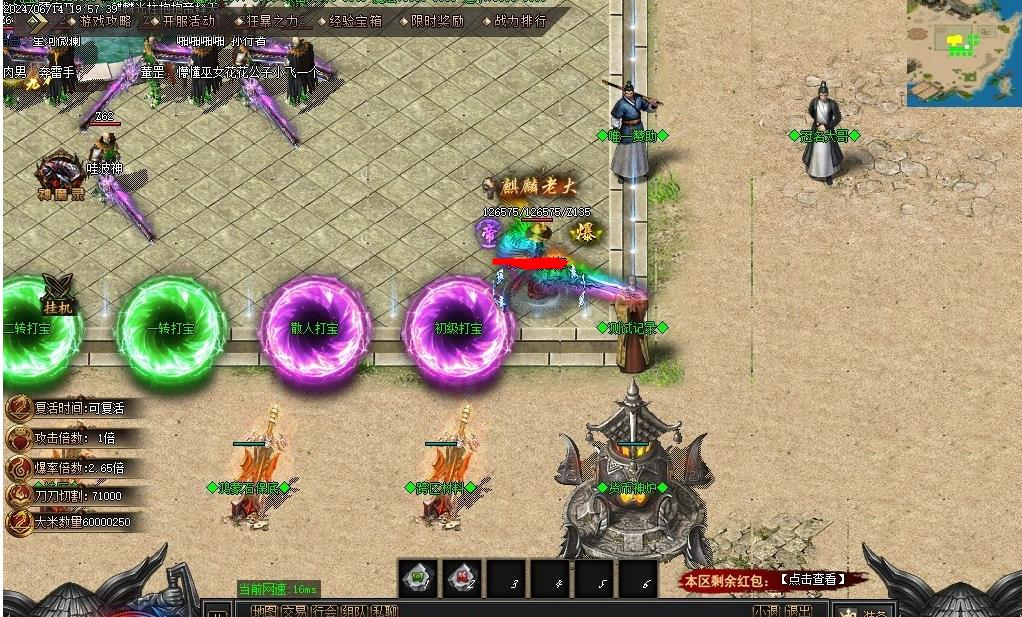Switch to 私聊 private chat
The image size is (1022, 617).
click(x=384, y=610)
